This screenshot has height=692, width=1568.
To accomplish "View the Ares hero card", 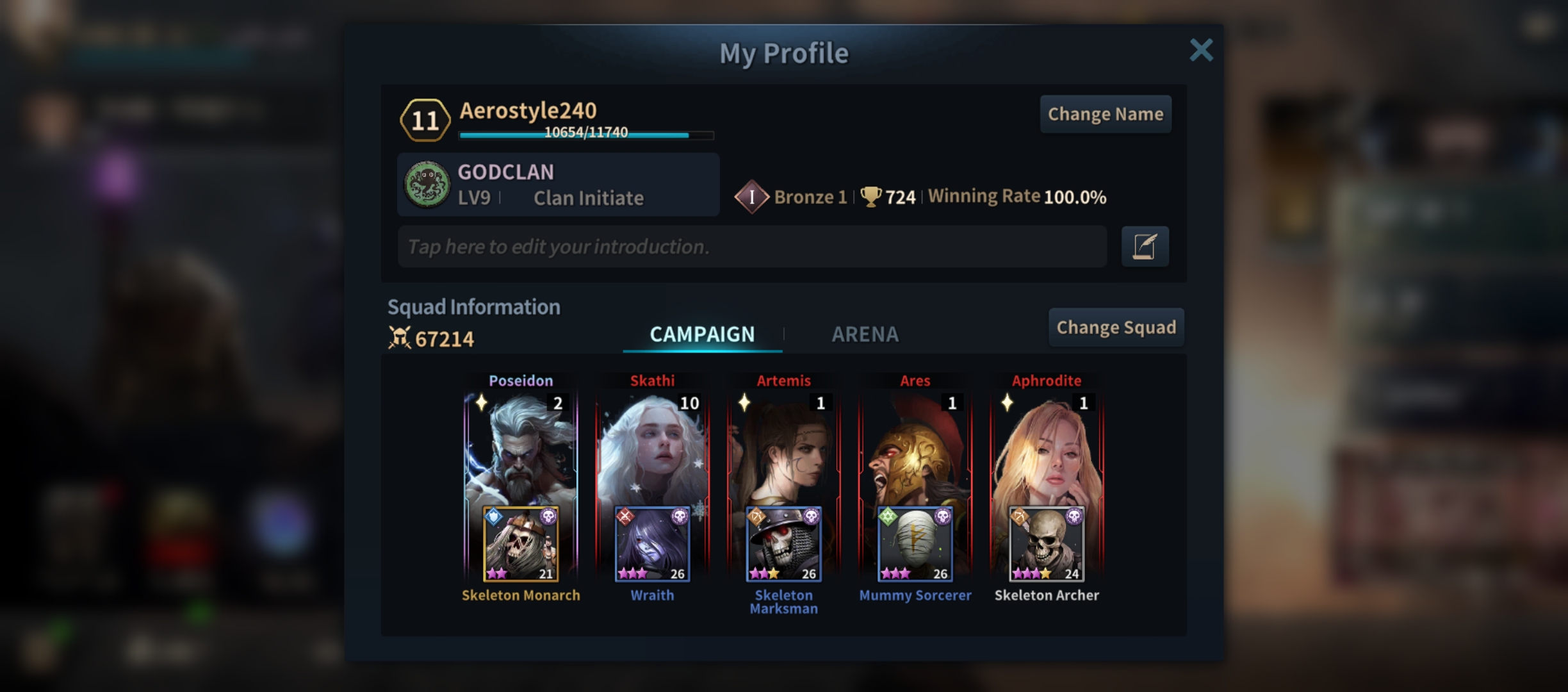I will tap(915, 449).
